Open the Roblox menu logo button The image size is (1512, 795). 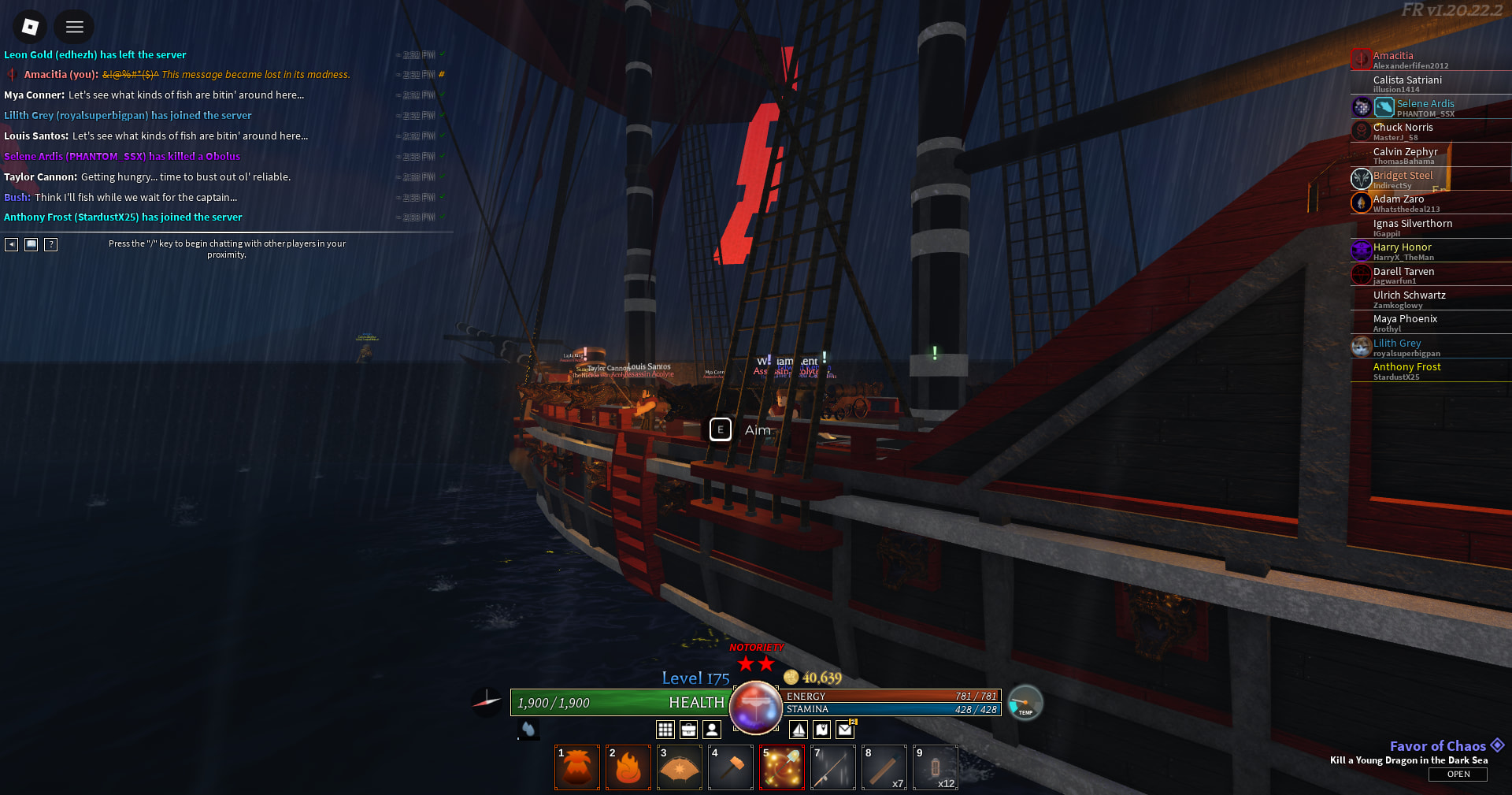tap(30, 27)
